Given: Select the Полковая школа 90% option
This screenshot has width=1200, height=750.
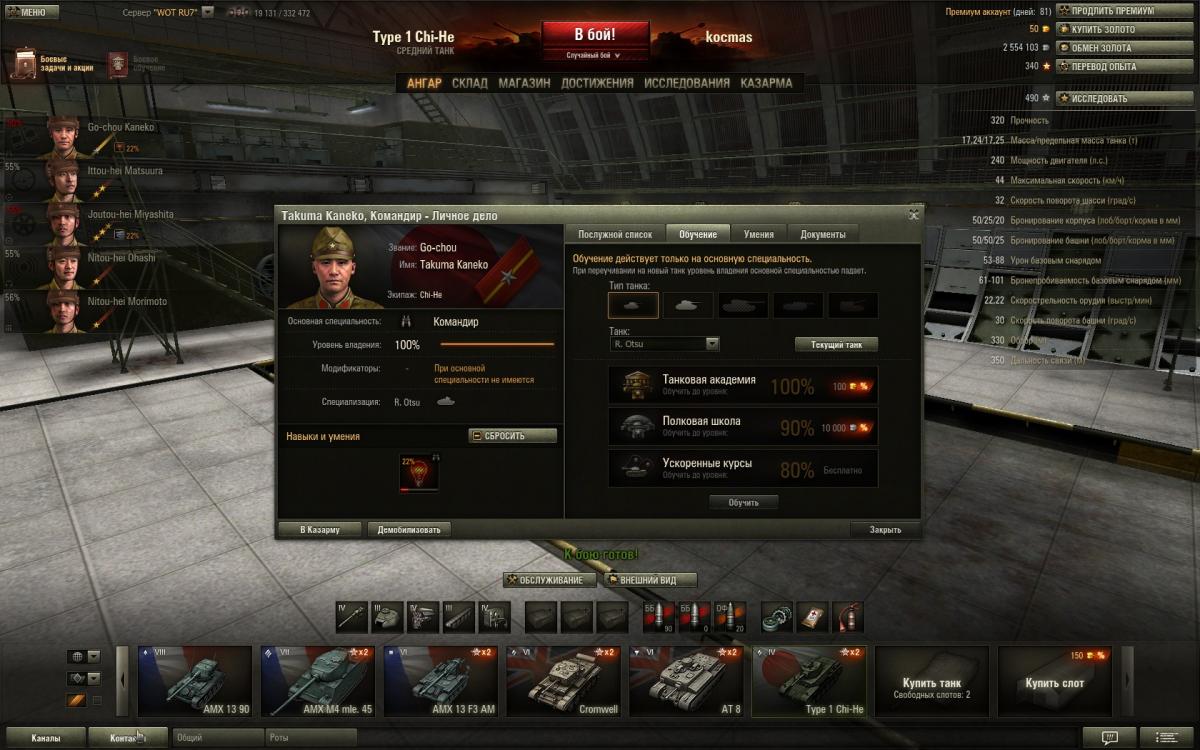Looking at the screenshot, I should (742, 427).
